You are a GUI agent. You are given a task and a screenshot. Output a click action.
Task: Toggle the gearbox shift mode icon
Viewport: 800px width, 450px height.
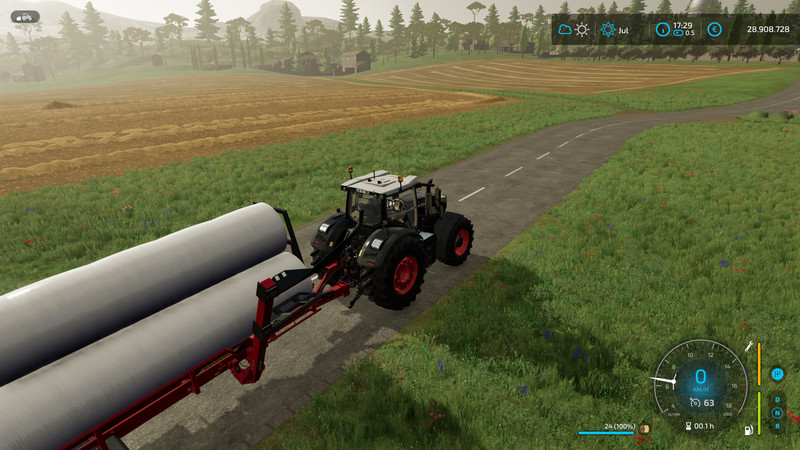pos(777,374)
